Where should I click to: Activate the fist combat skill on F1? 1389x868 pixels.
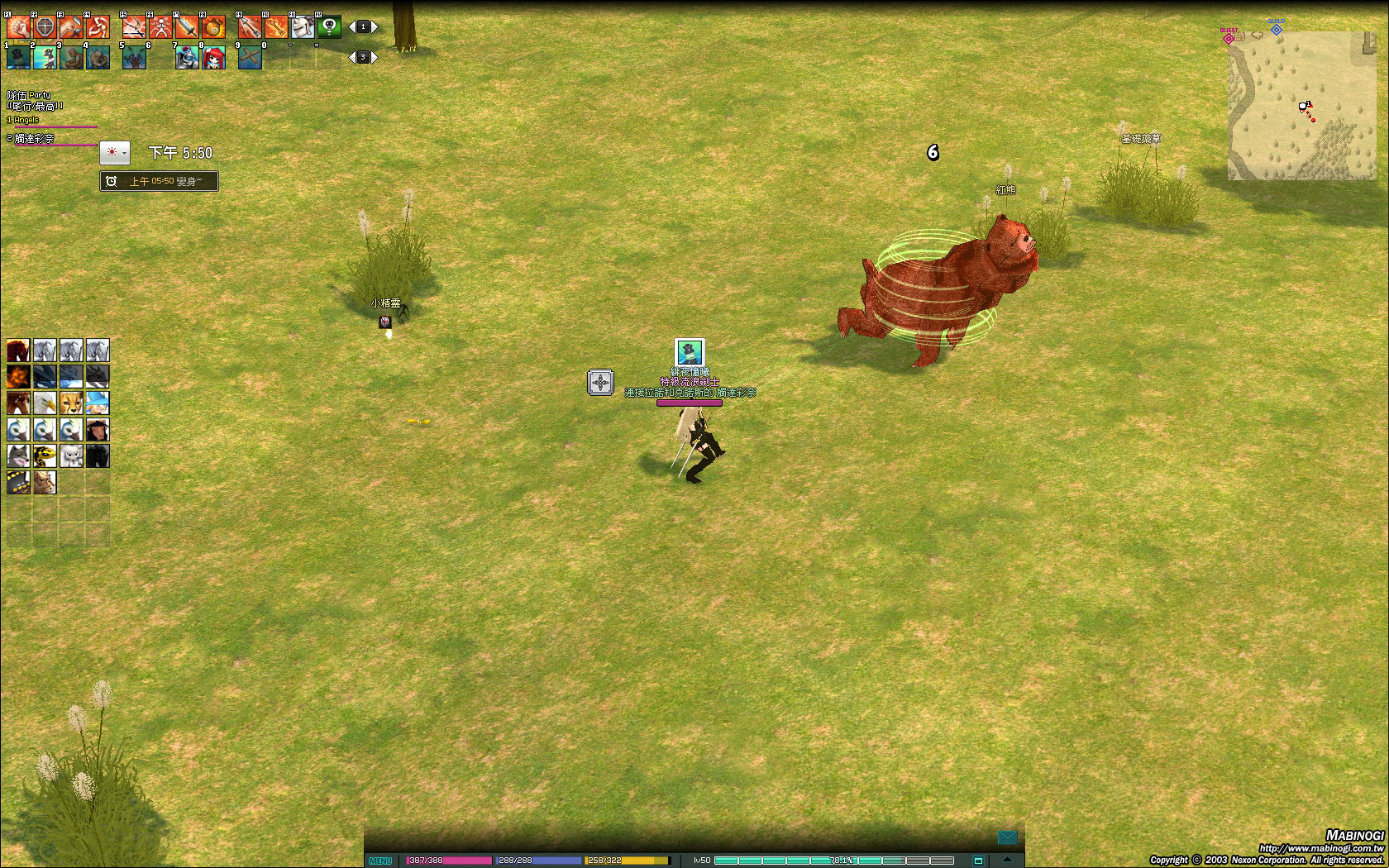tap(18, 27)
